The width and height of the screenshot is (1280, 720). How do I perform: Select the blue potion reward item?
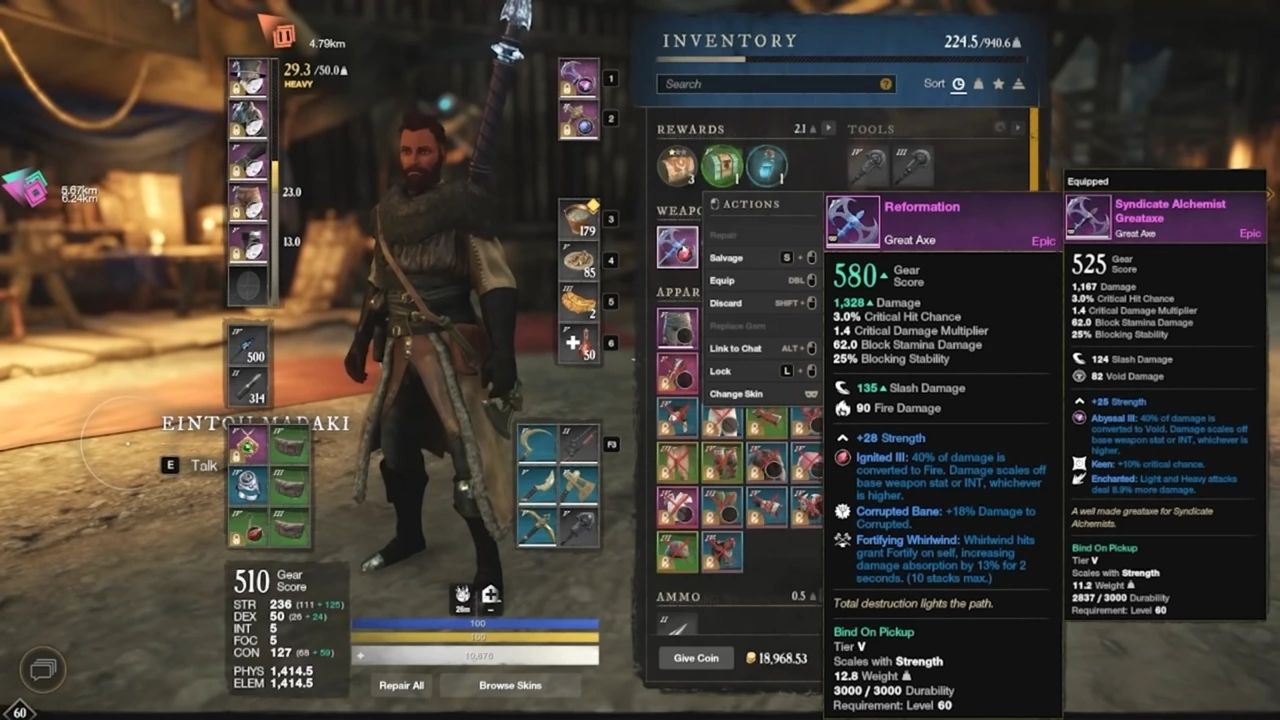[x=767, y=166]
